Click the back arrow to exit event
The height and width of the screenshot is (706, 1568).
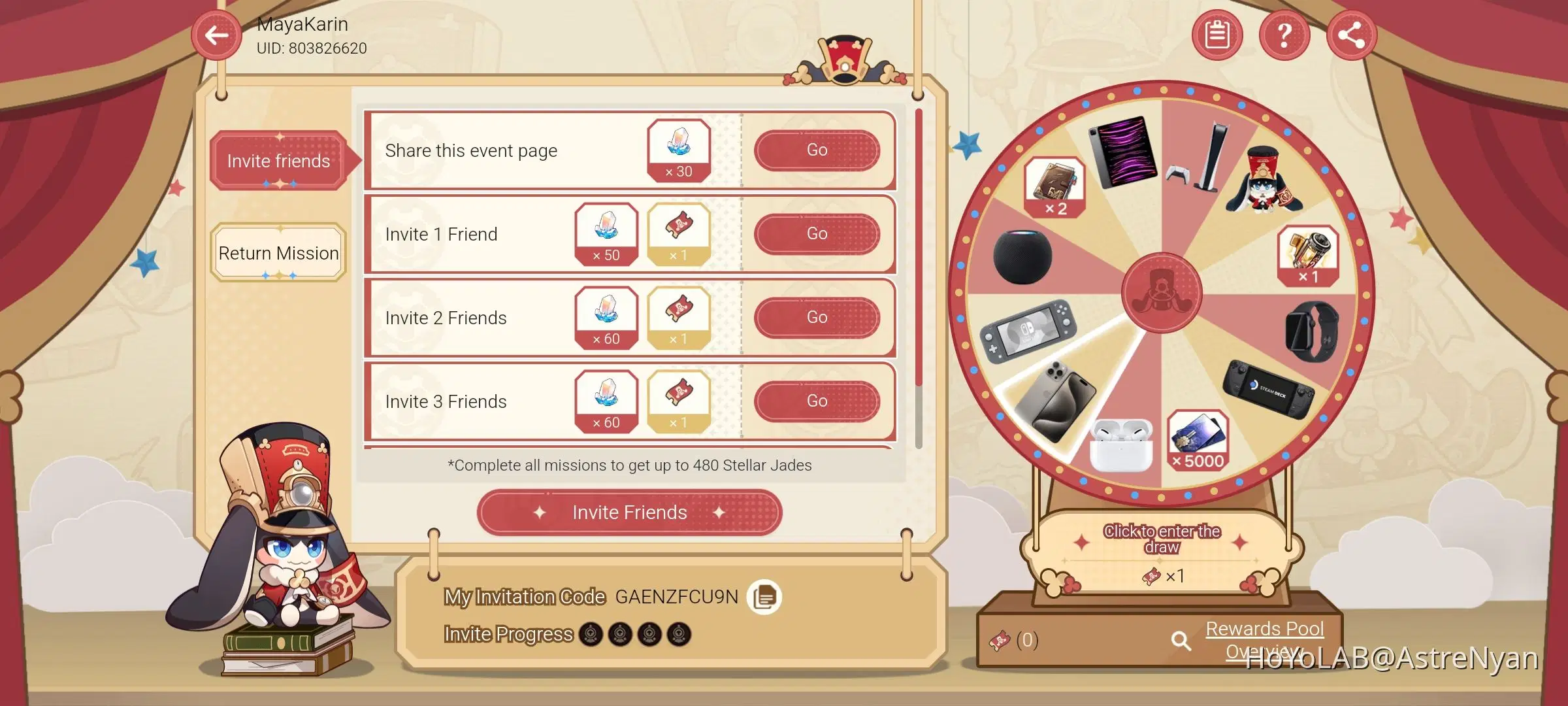[216, 35]
